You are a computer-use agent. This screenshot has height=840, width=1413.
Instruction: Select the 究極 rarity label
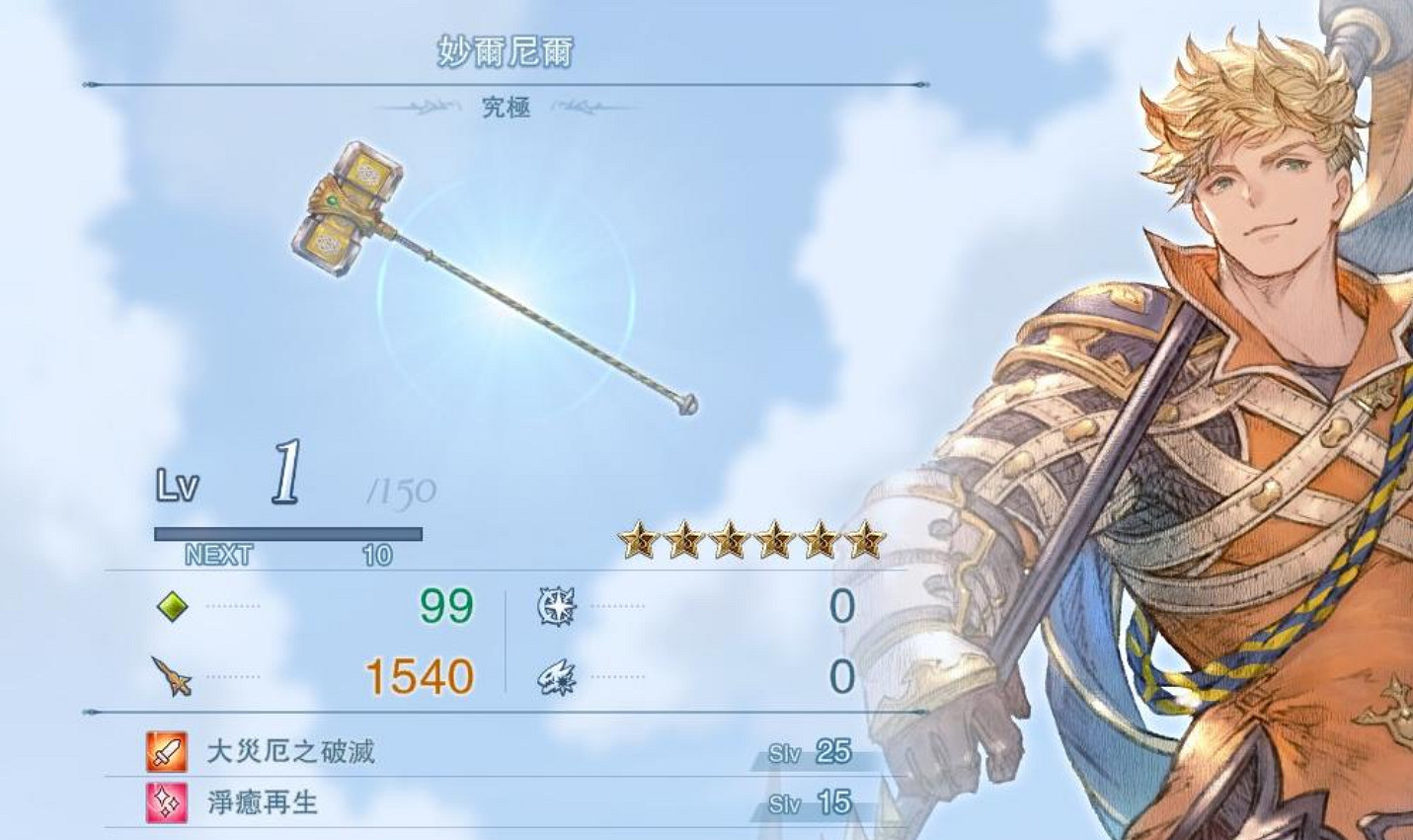tap(505, 109)
